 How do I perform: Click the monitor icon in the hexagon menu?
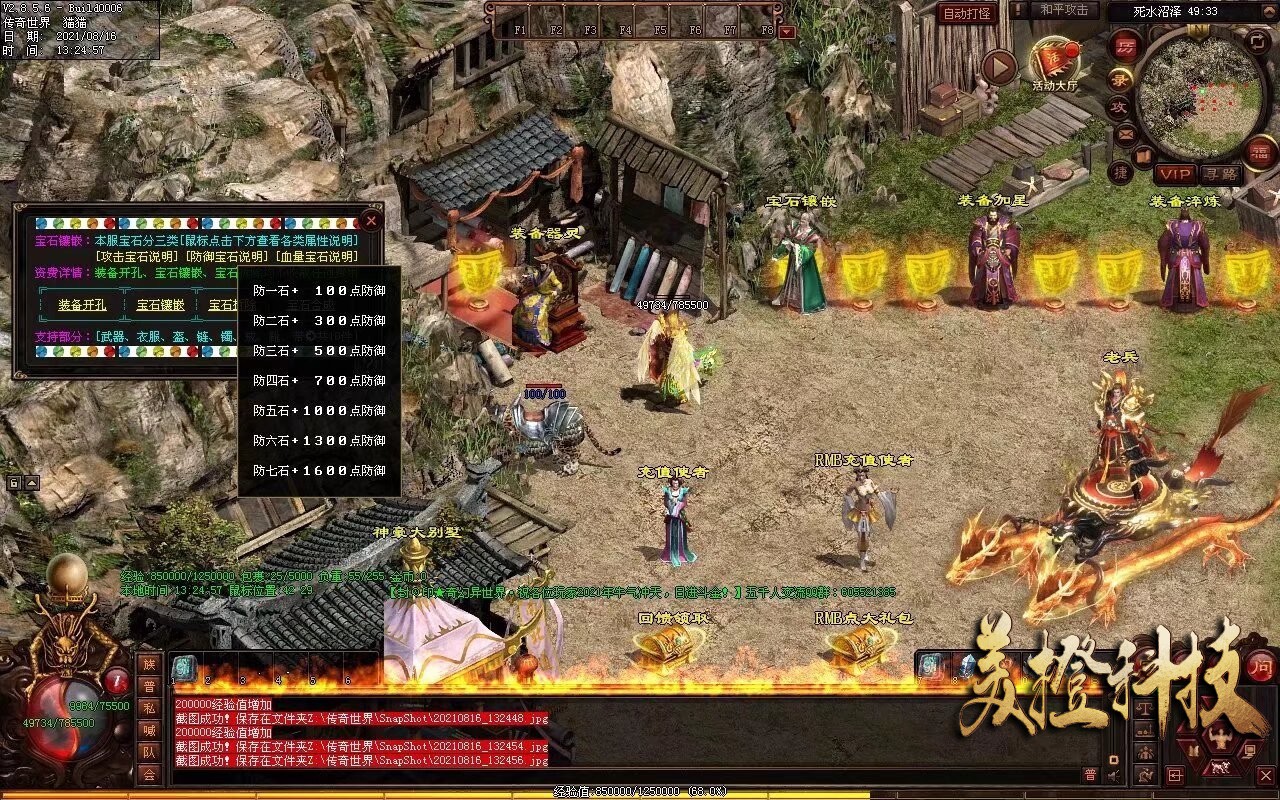[x=1251, y=750]
